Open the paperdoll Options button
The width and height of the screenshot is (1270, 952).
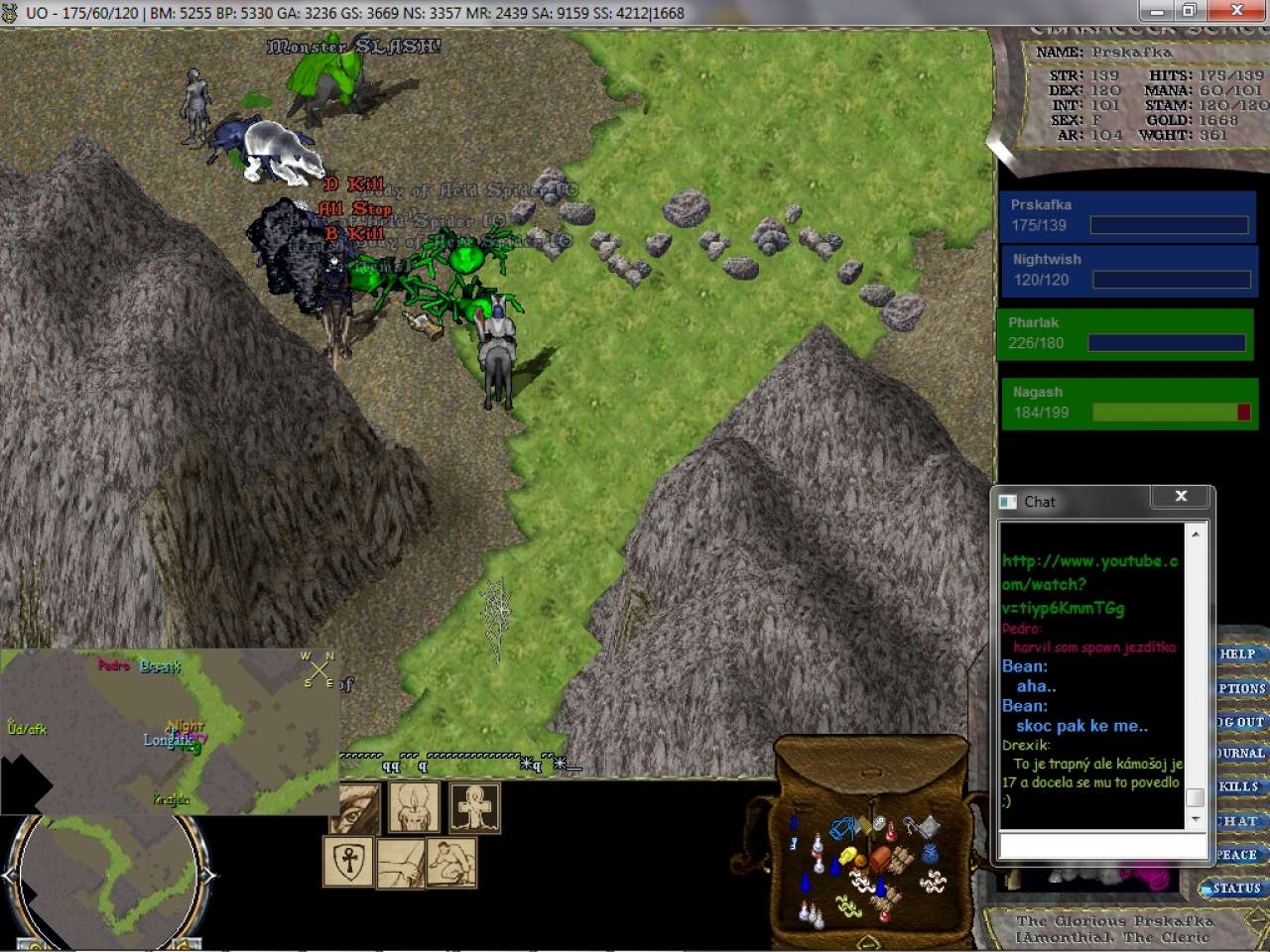point(1241,688)
